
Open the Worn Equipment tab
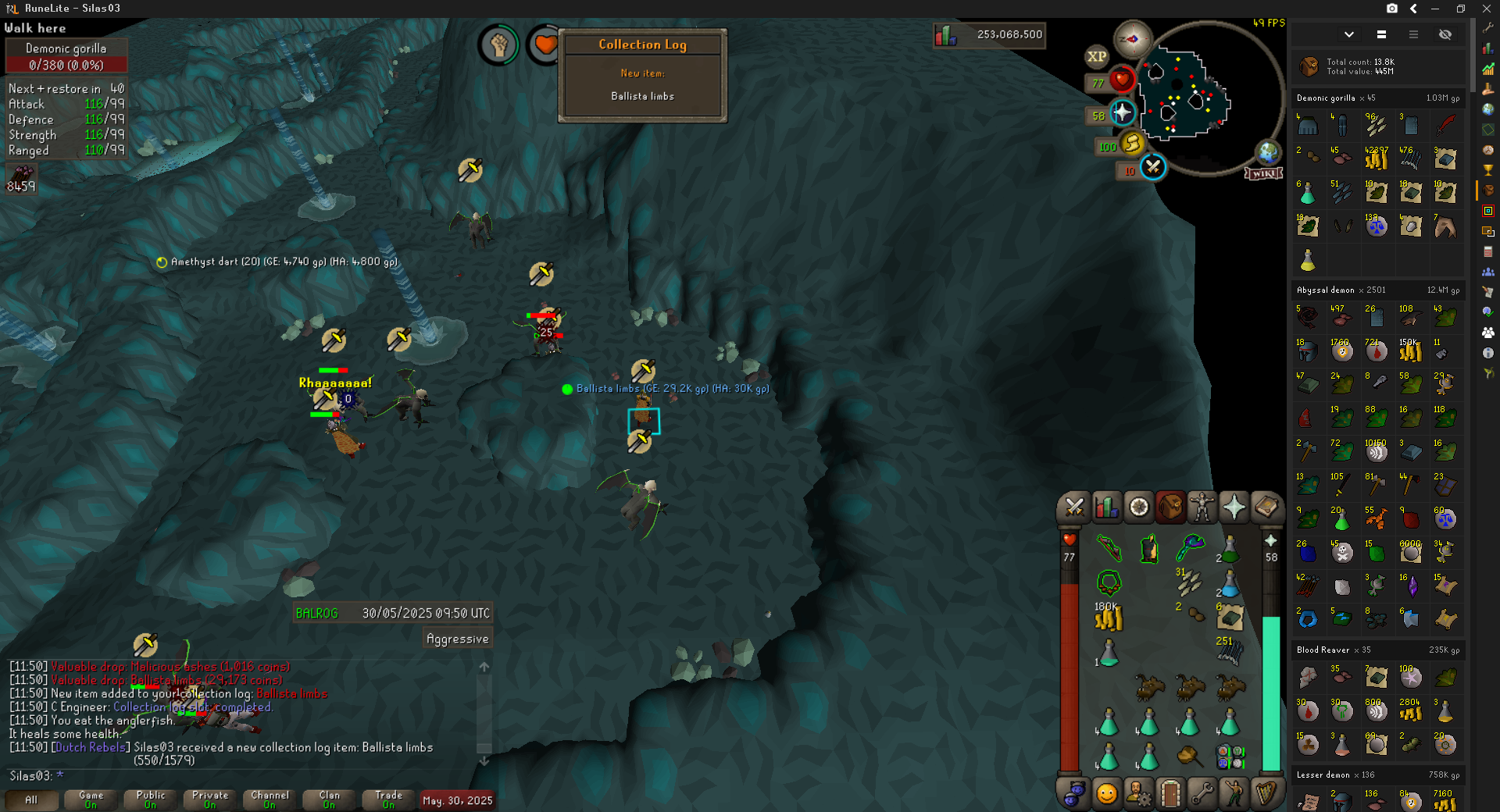click(x=1202, y=507)
